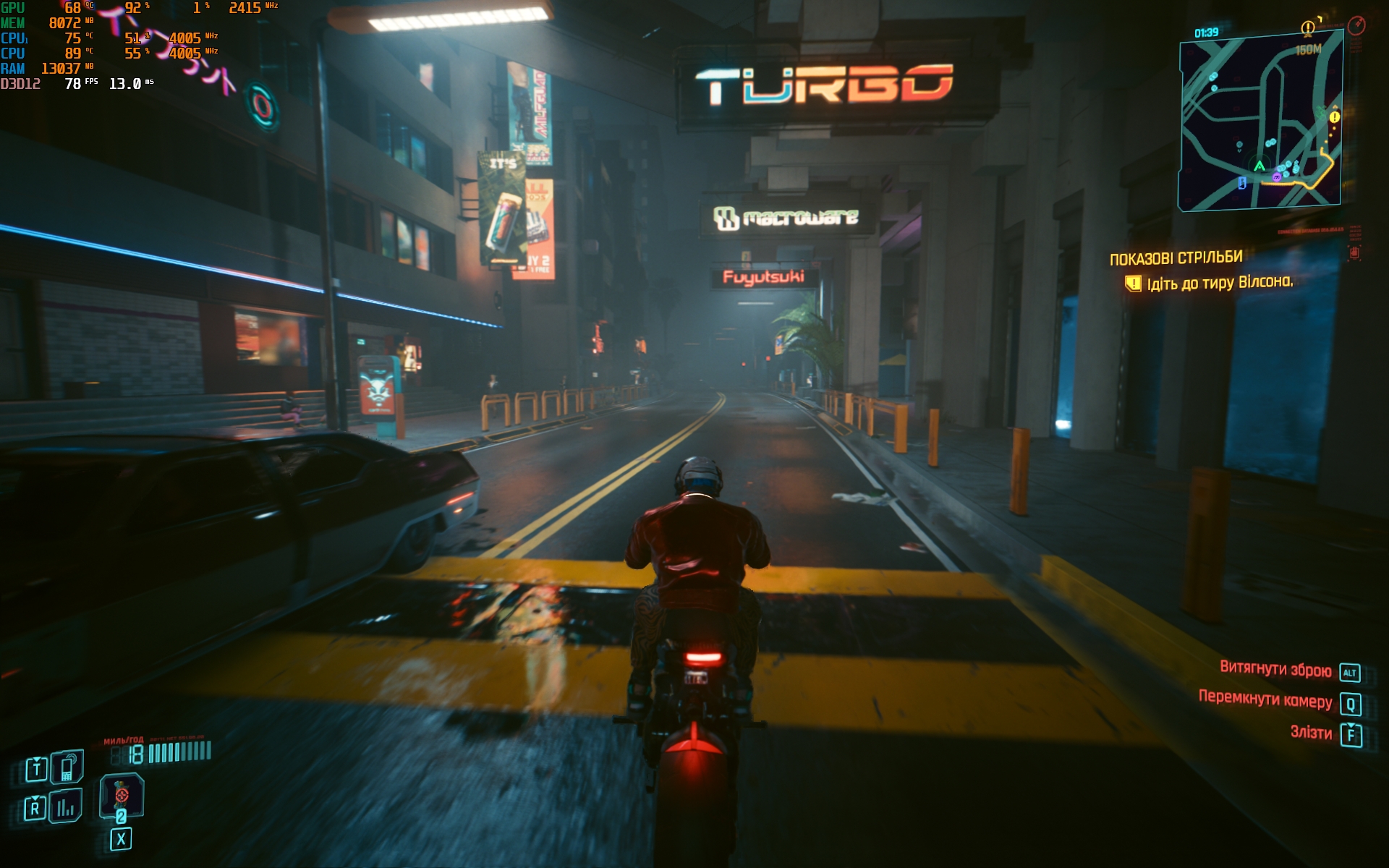Select the yellow exclamation quest marker on minimap

pyautogui.click(x=1334, y=116)
